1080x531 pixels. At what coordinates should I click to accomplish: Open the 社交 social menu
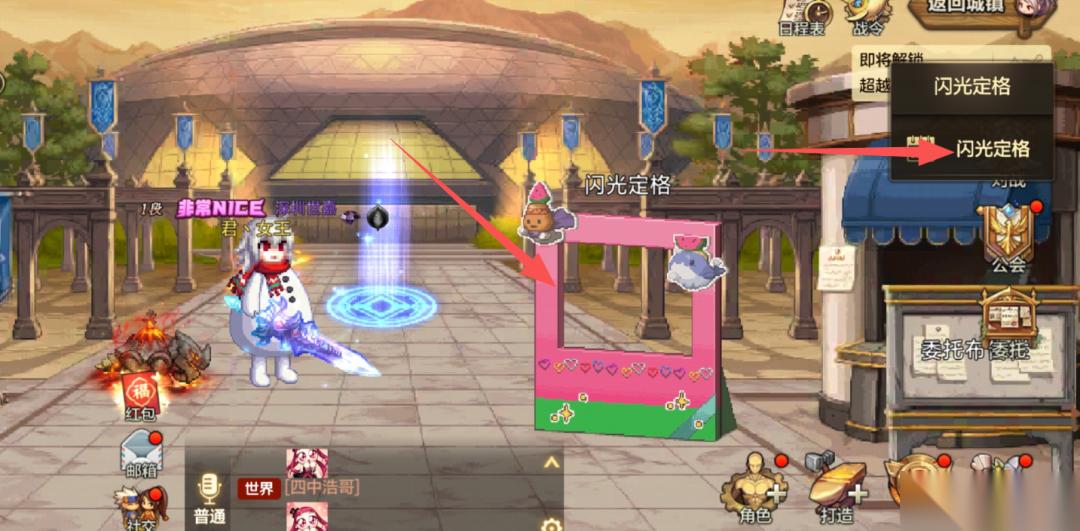[140, 508]
